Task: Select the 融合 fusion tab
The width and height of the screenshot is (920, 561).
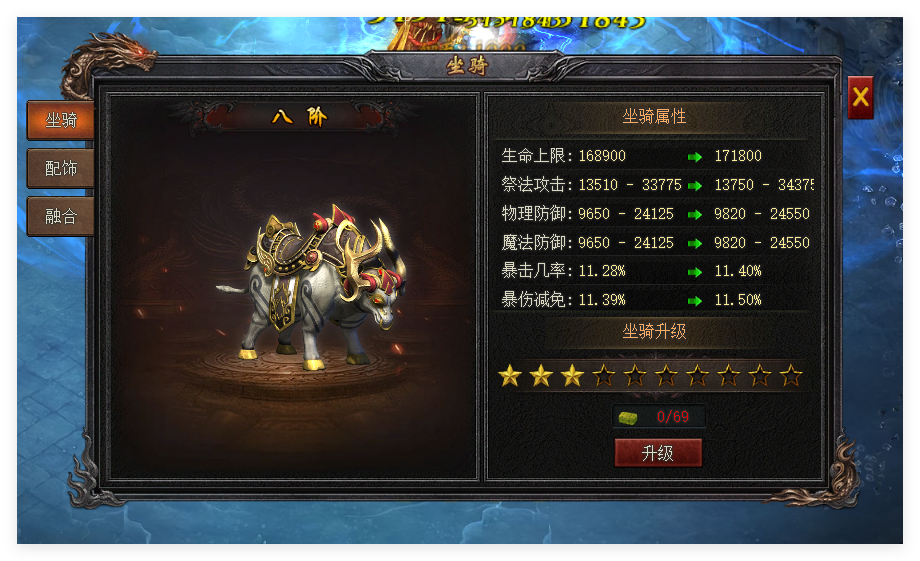Action: (61, 216)
